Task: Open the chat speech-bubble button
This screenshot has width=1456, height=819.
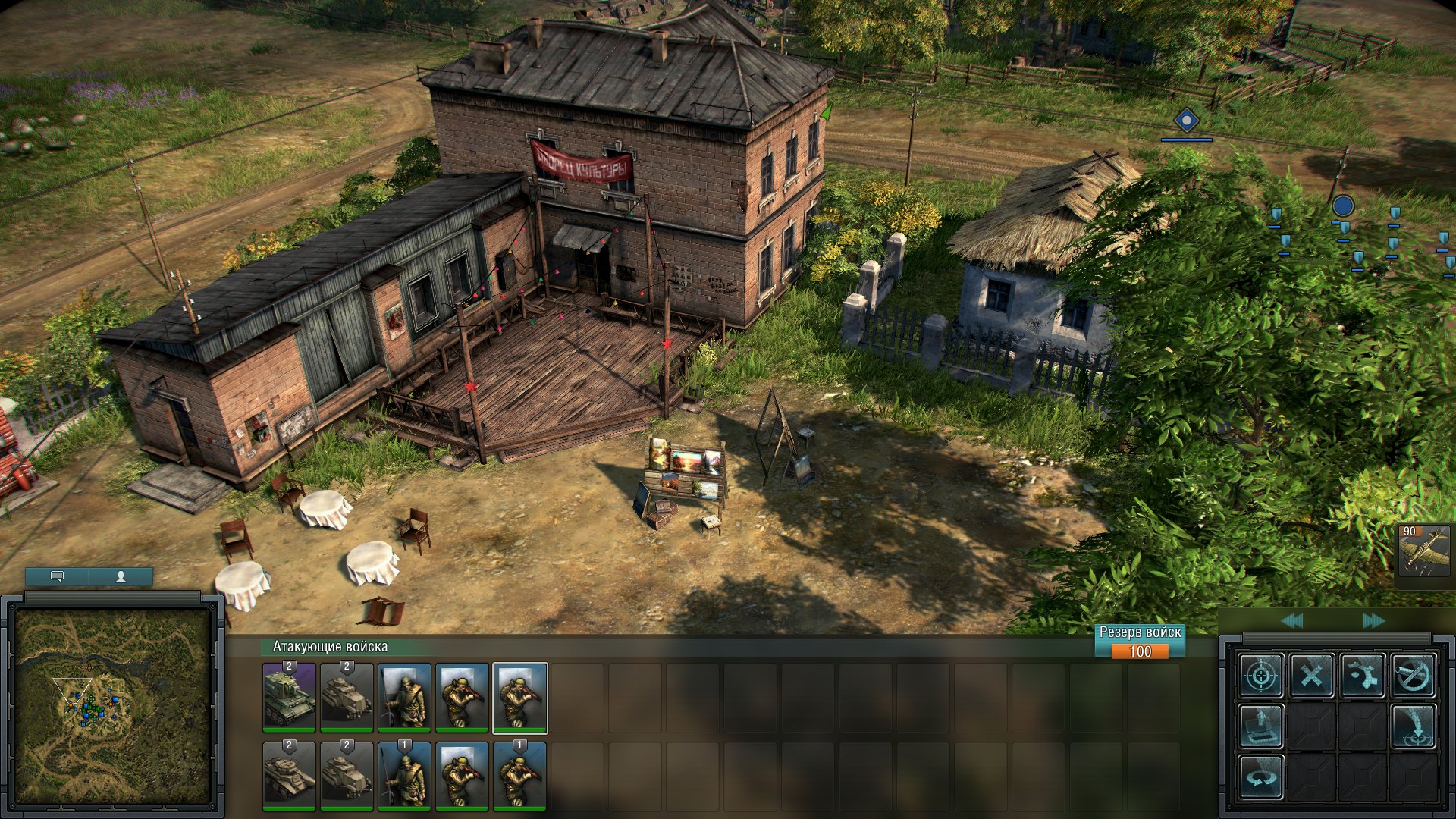Action: (x=58, y=577)
